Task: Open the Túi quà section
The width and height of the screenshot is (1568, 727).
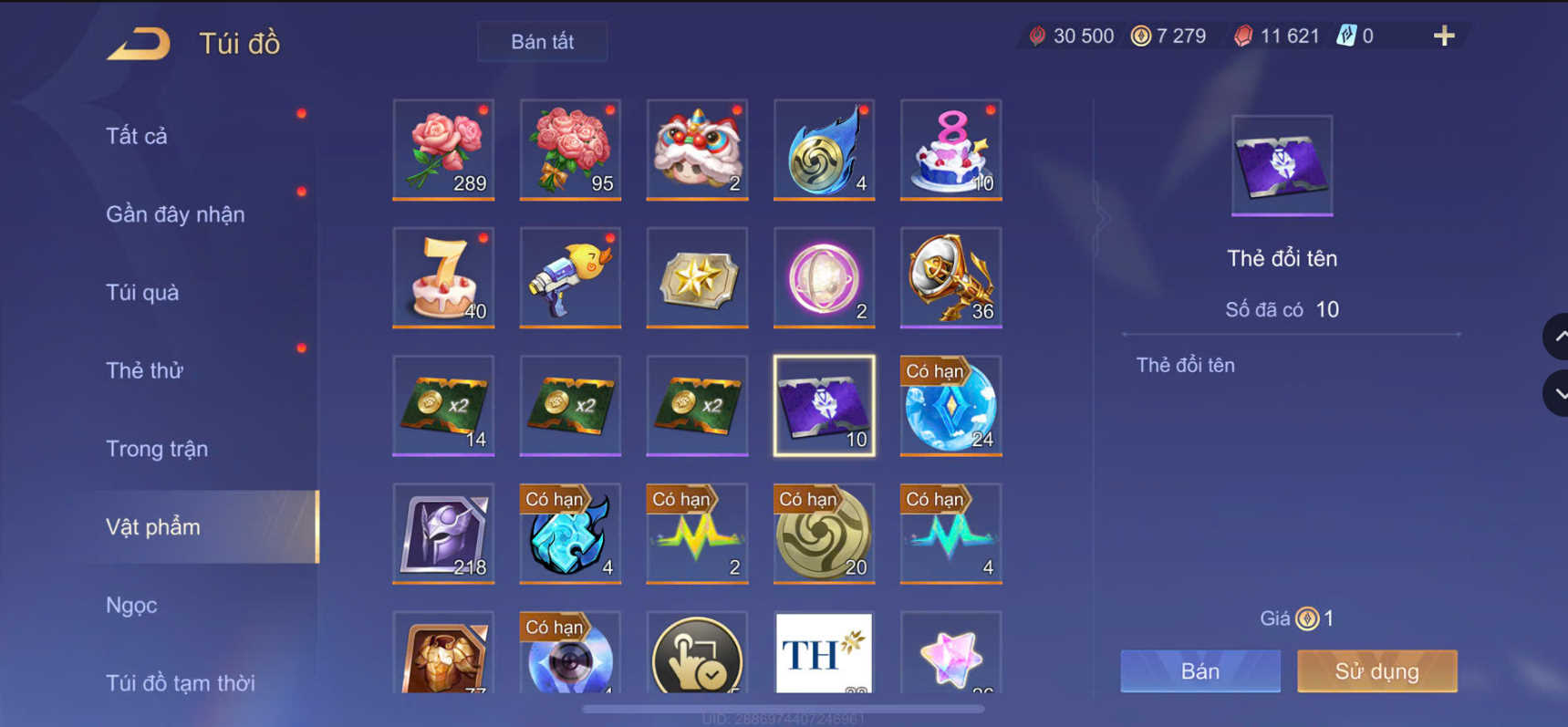Action: click(141, 292)
